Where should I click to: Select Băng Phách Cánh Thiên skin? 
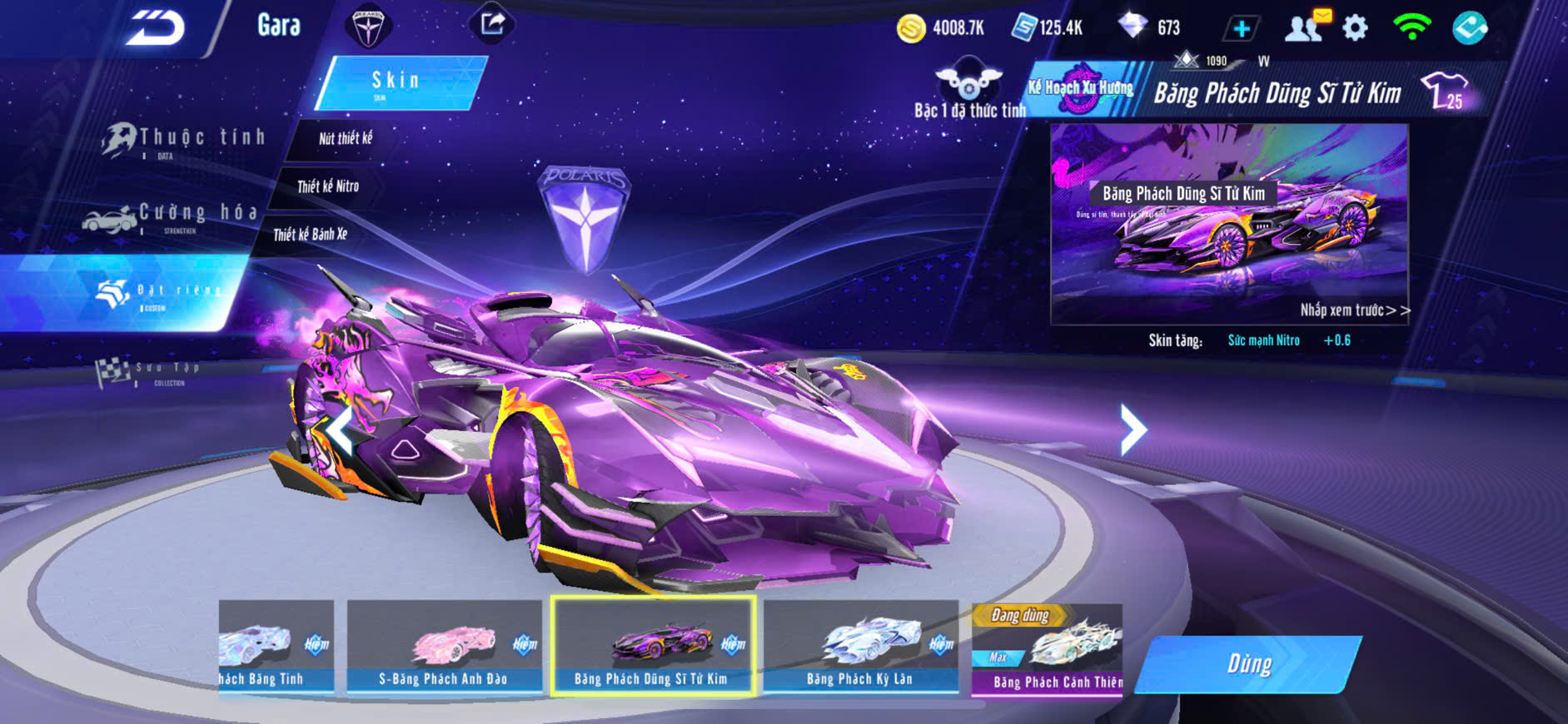1048,650
